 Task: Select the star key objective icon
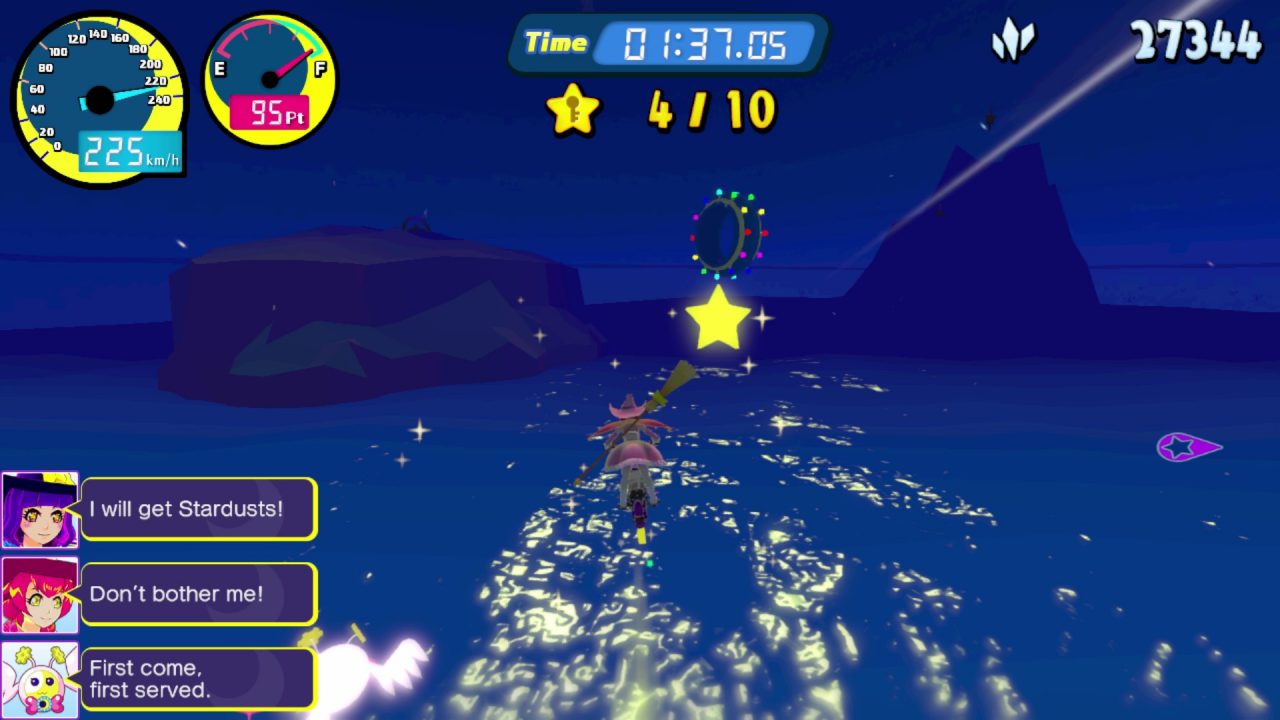(573, 109)
